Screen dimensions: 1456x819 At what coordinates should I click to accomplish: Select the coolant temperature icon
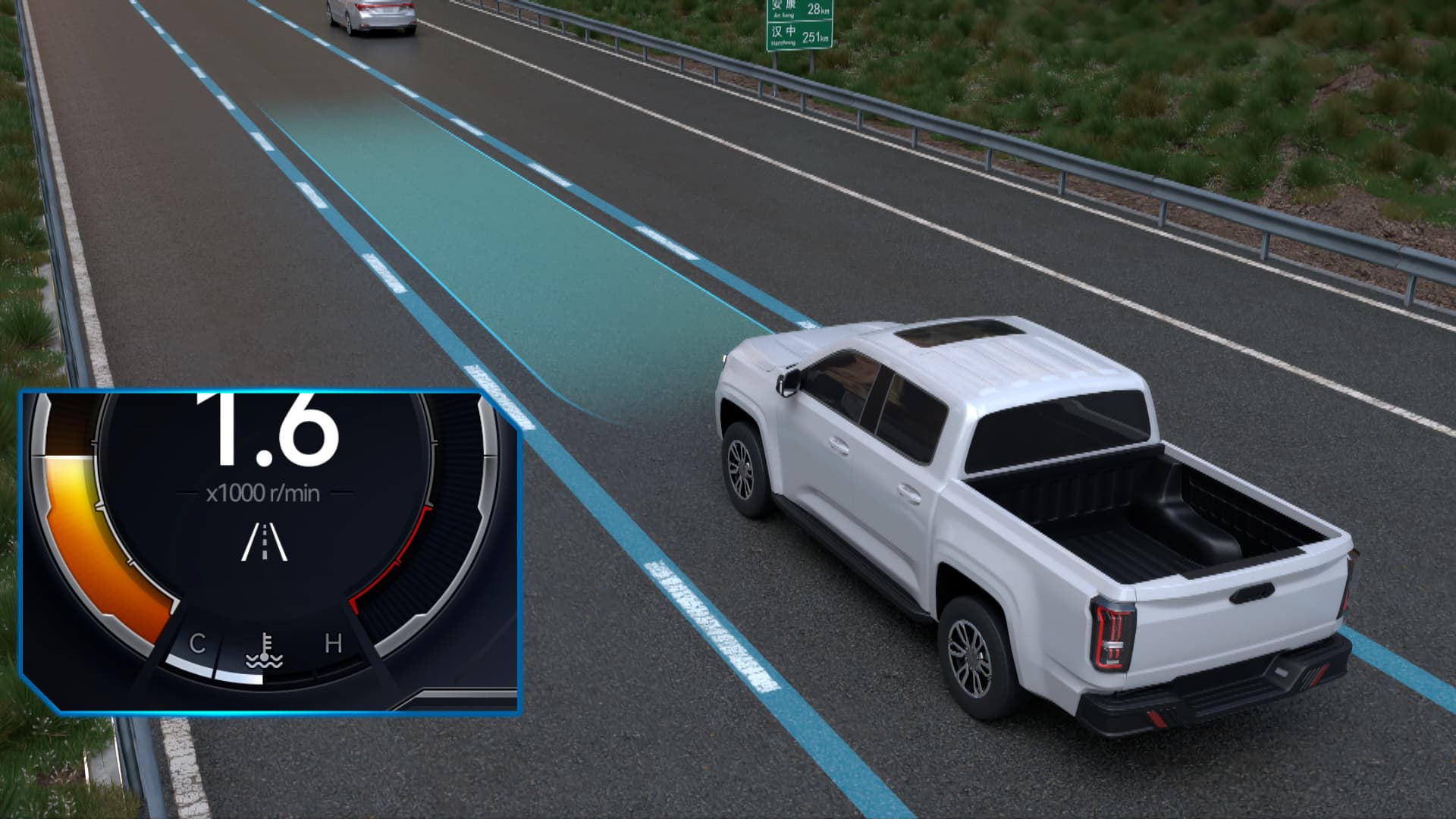click(264, 651)
